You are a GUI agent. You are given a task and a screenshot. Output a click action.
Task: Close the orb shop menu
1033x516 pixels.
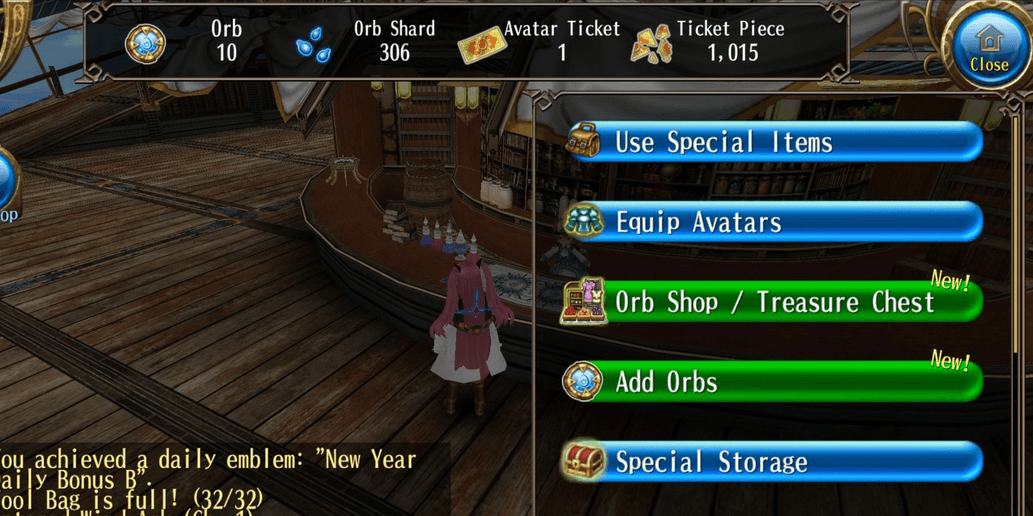point(988,47)
